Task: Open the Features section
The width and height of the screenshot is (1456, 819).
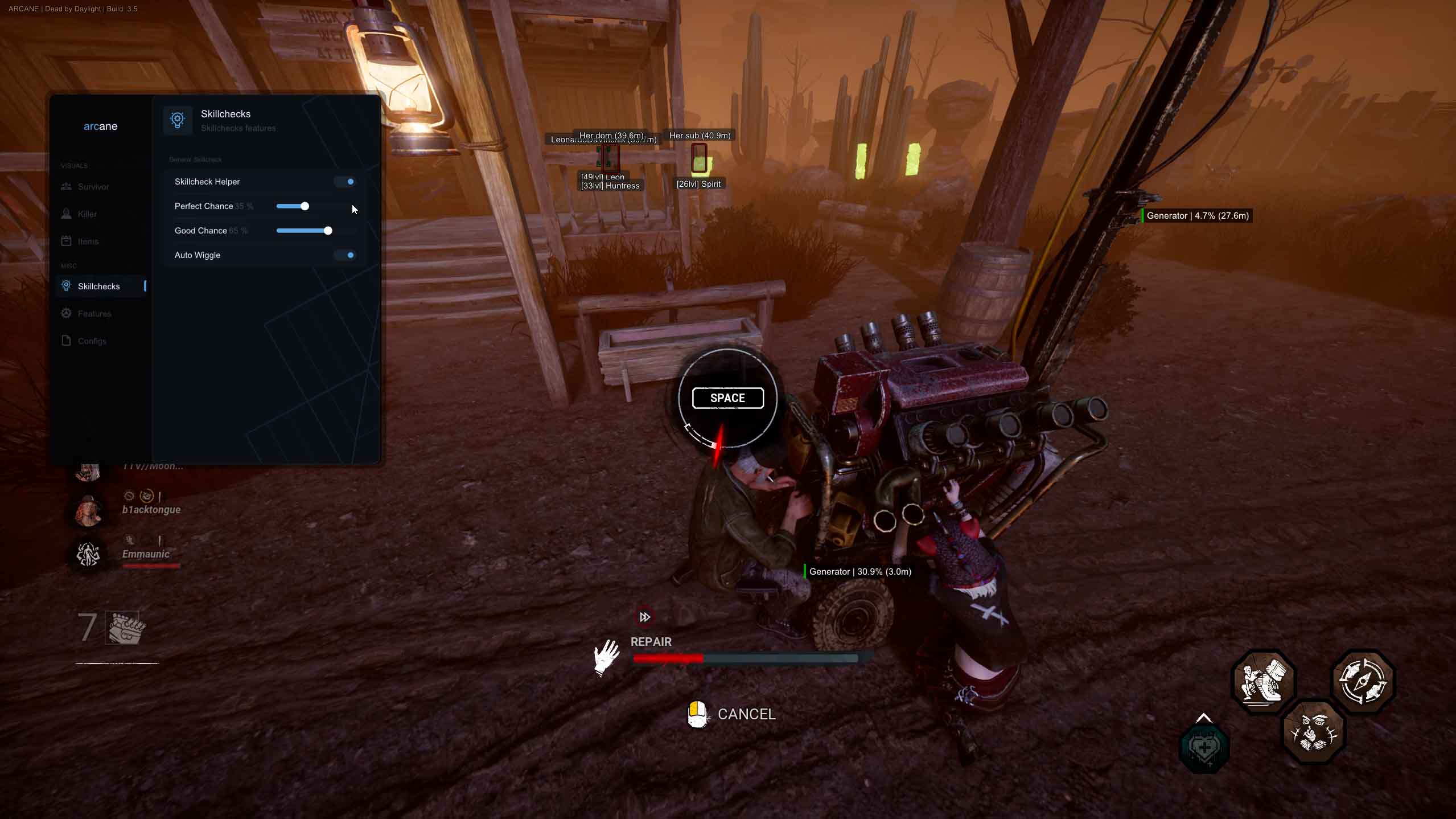Action: pyautogui.click(x=94, y=314)
